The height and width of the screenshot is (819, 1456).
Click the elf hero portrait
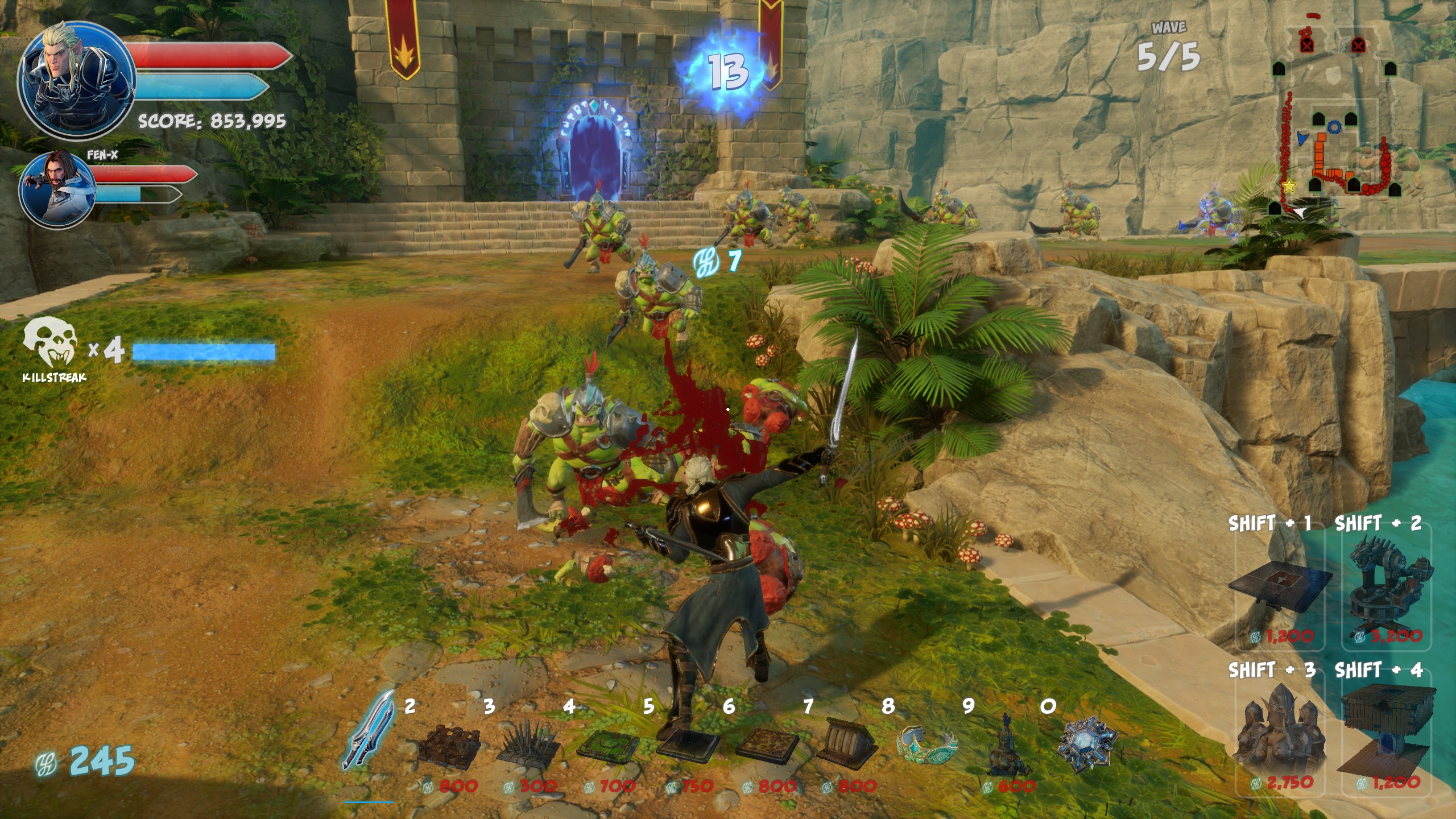coord(76,81)
